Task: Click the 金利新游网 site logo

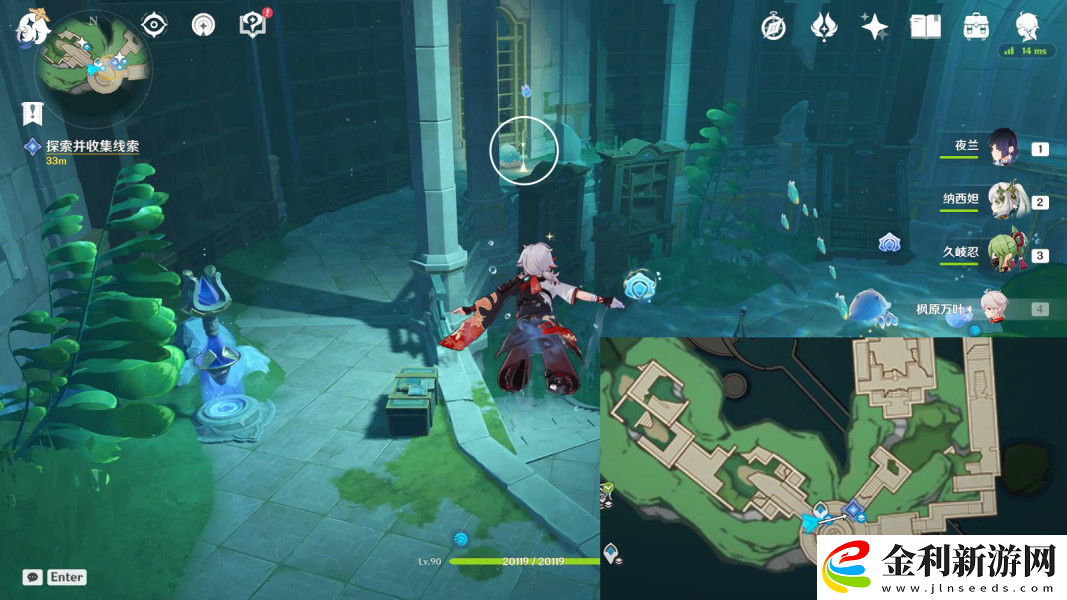Action: coord(942,567)
